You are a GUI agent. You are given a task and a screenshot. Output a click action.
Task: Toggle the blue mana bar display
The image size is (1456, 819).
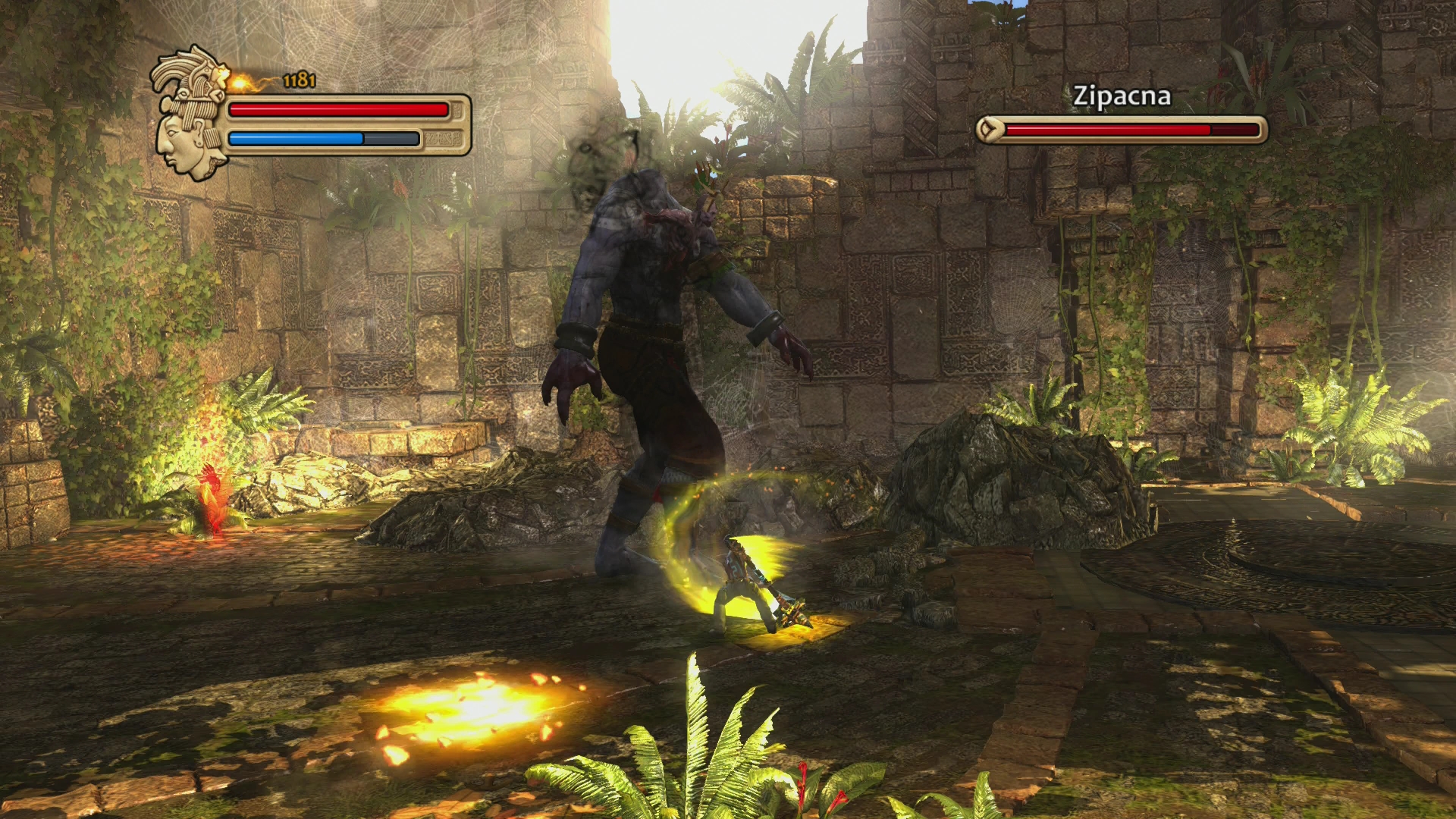[x=296, y=138]
